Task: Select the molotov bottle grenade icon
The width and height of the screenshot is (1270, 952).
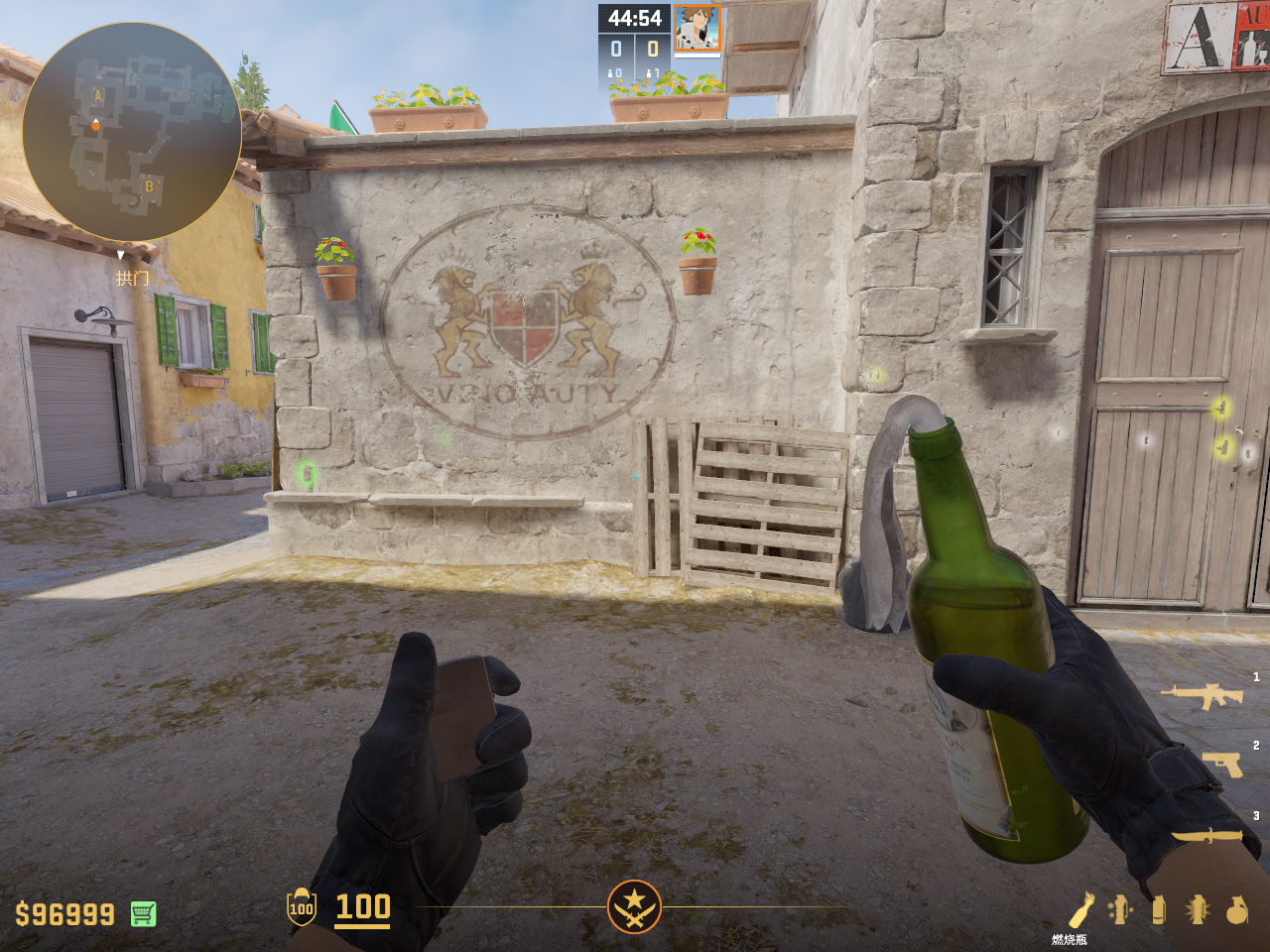Action: 1080,909
